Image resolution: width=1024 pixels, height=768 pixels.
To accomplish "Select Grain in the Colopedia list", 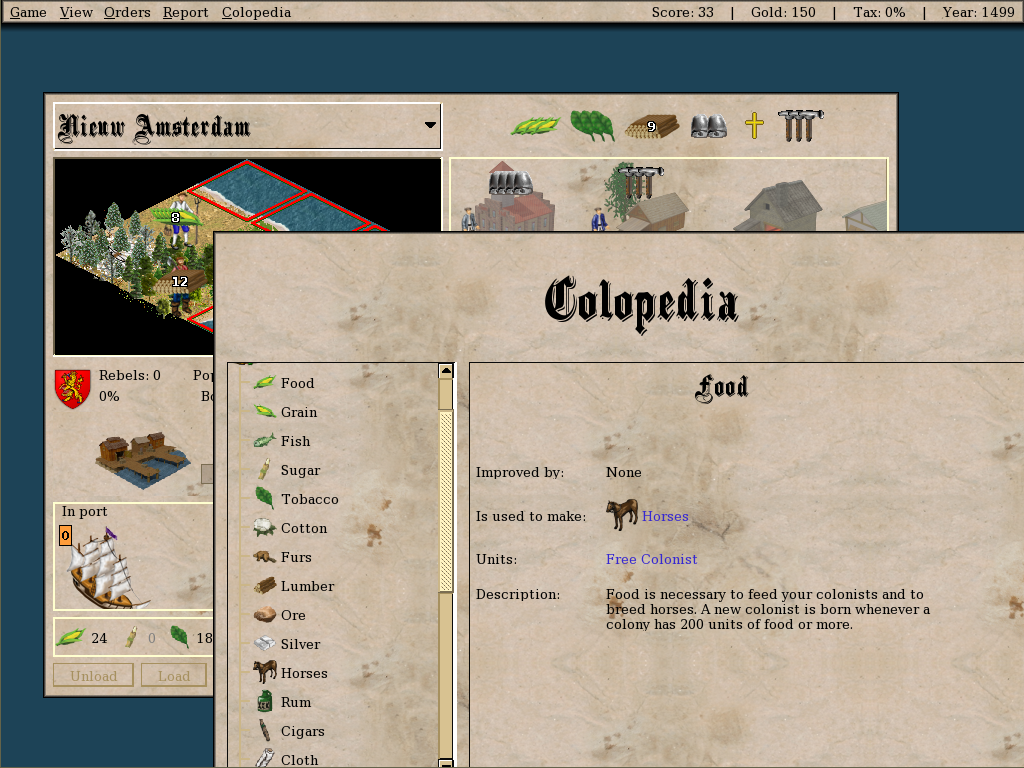I will 298,412.
